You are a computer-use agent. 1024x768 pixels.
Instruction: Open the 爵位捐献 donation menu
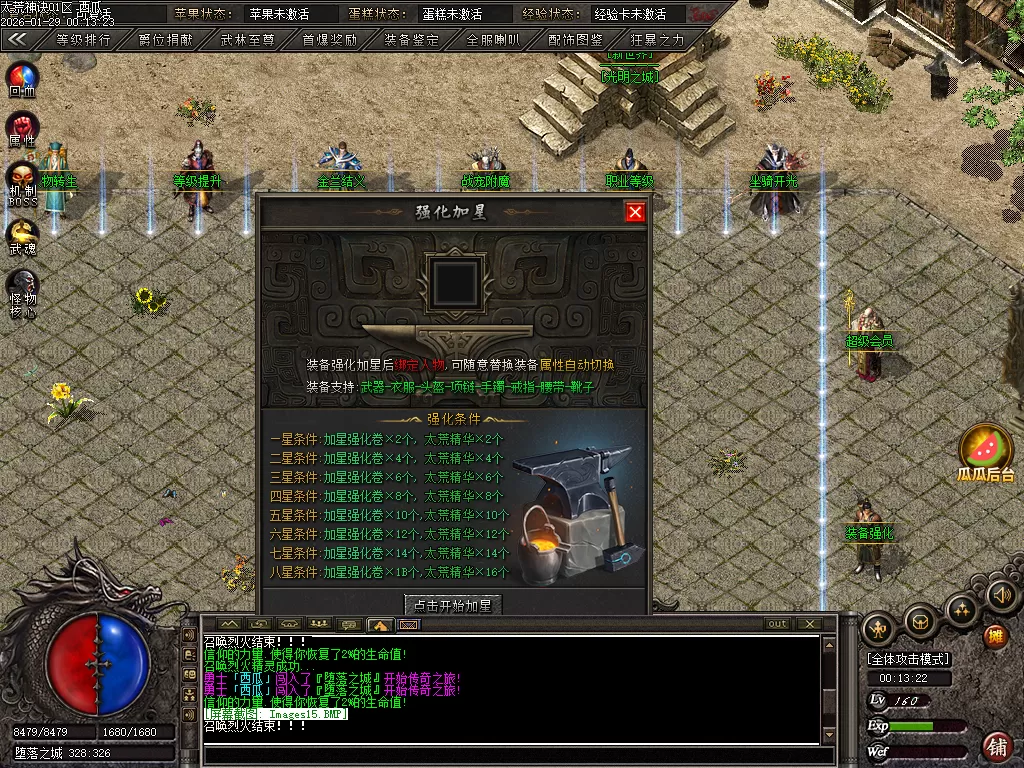(165, 40)
